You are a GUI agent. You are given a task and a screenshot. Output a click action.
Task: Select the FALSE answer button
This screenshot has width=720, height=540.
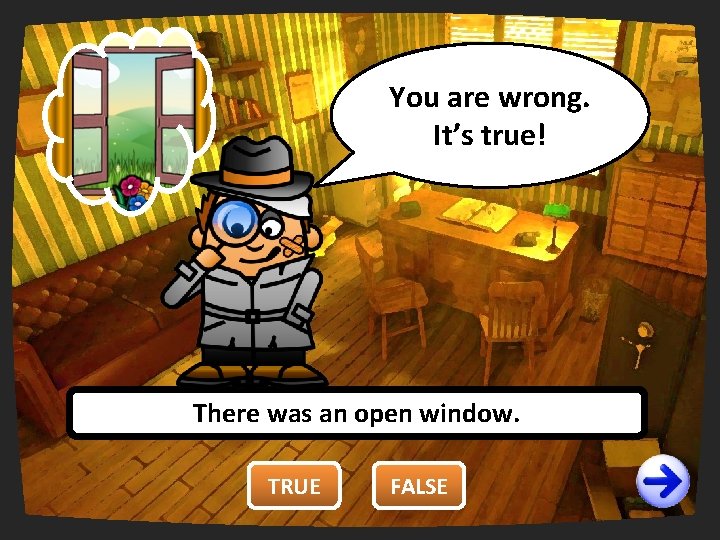tap(419, 486)
